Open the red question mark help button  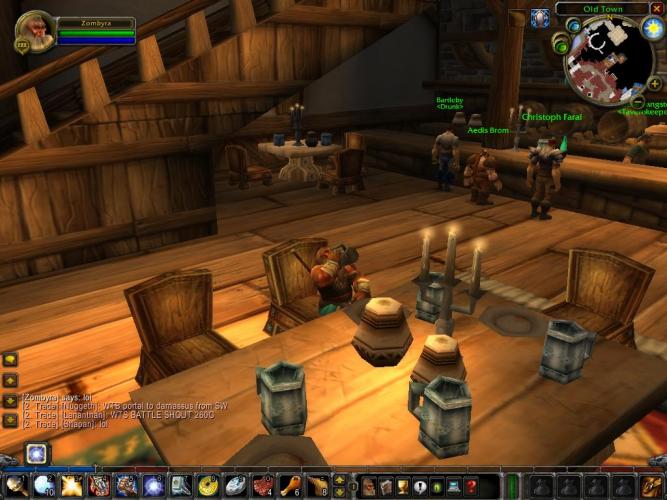click(x=471, y=486)
